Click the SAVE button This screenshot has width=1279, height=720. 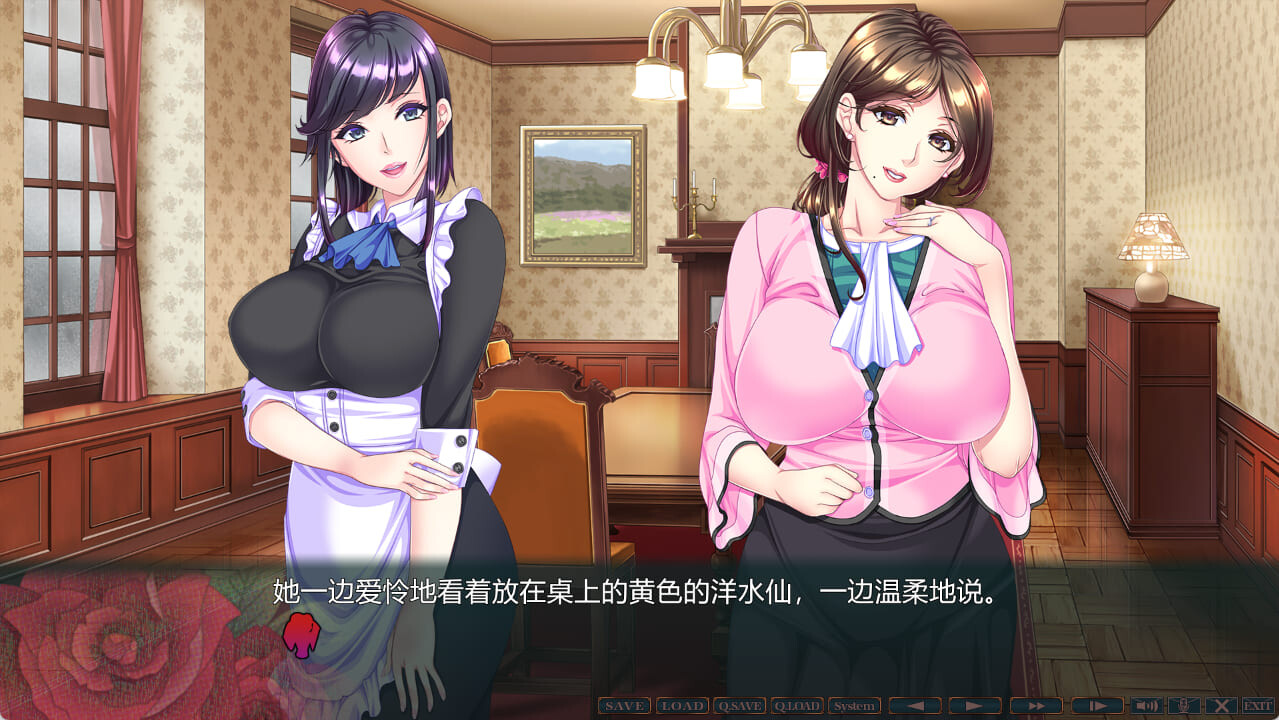(624, 706)
